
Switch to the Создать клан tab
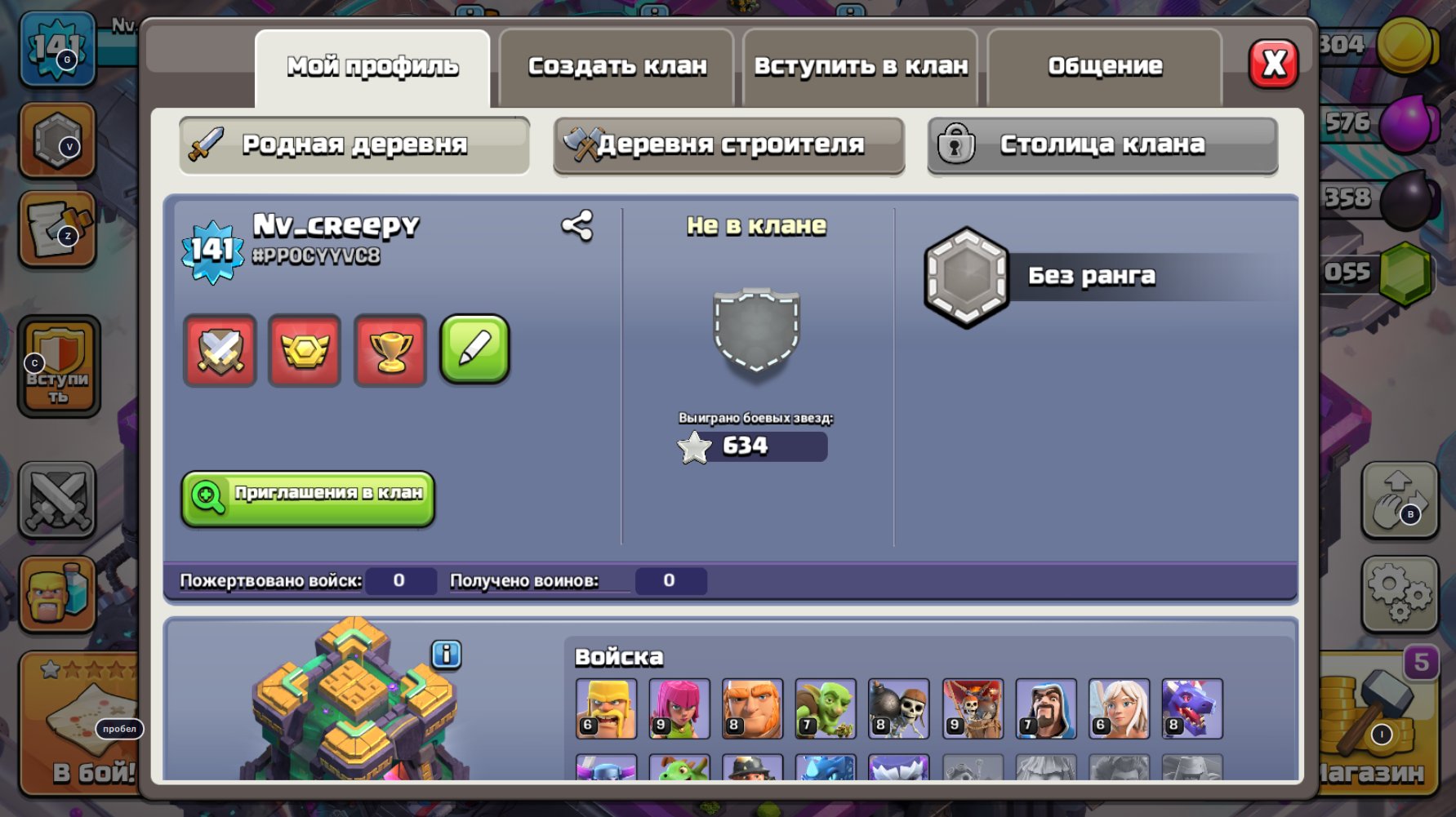tap(618, 65)
